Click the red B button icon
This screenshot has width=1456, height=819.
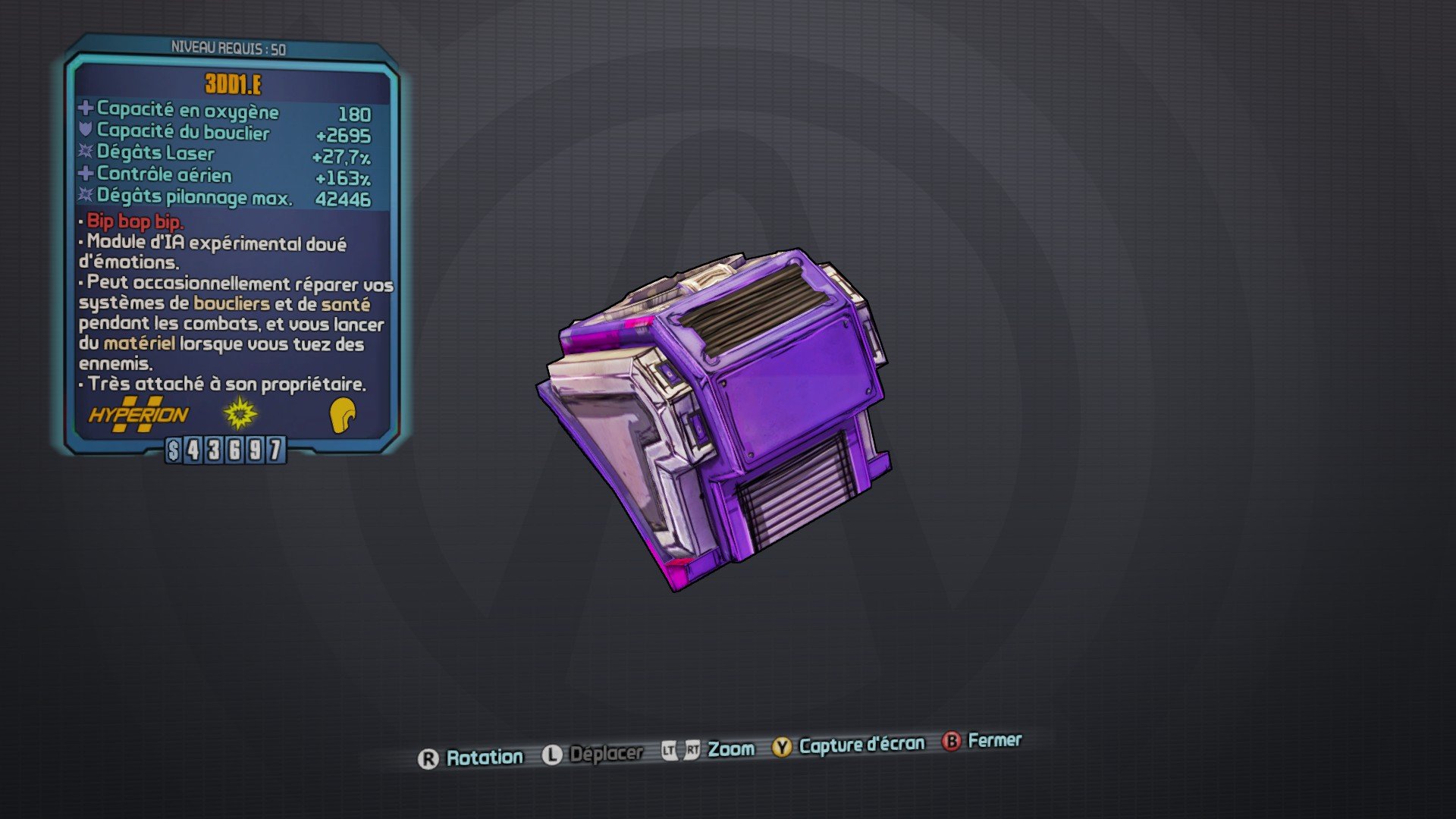pyautogui.click(x=952, y=742)
